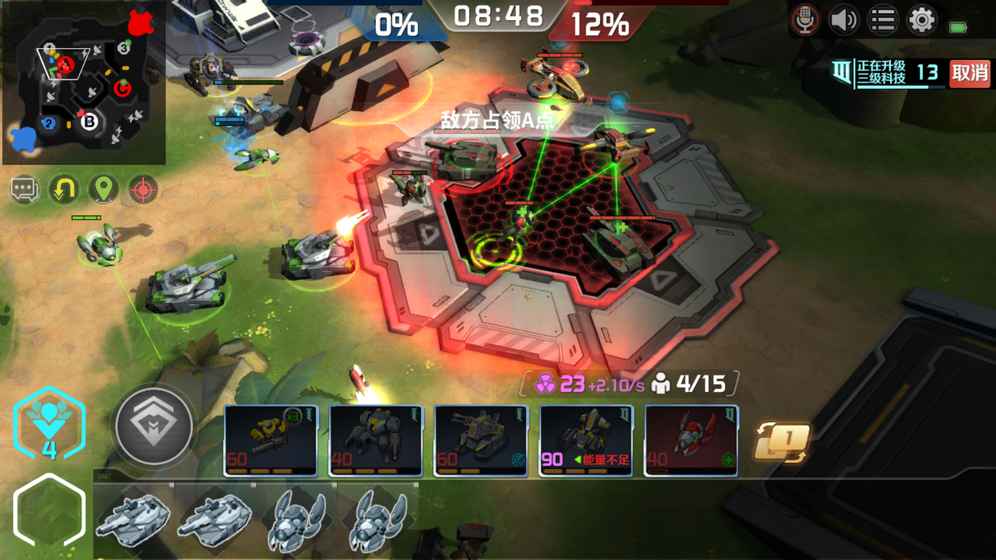Pick the red aircraft unit card
Screen dimensions: 996x560
[x=691, y=440]
